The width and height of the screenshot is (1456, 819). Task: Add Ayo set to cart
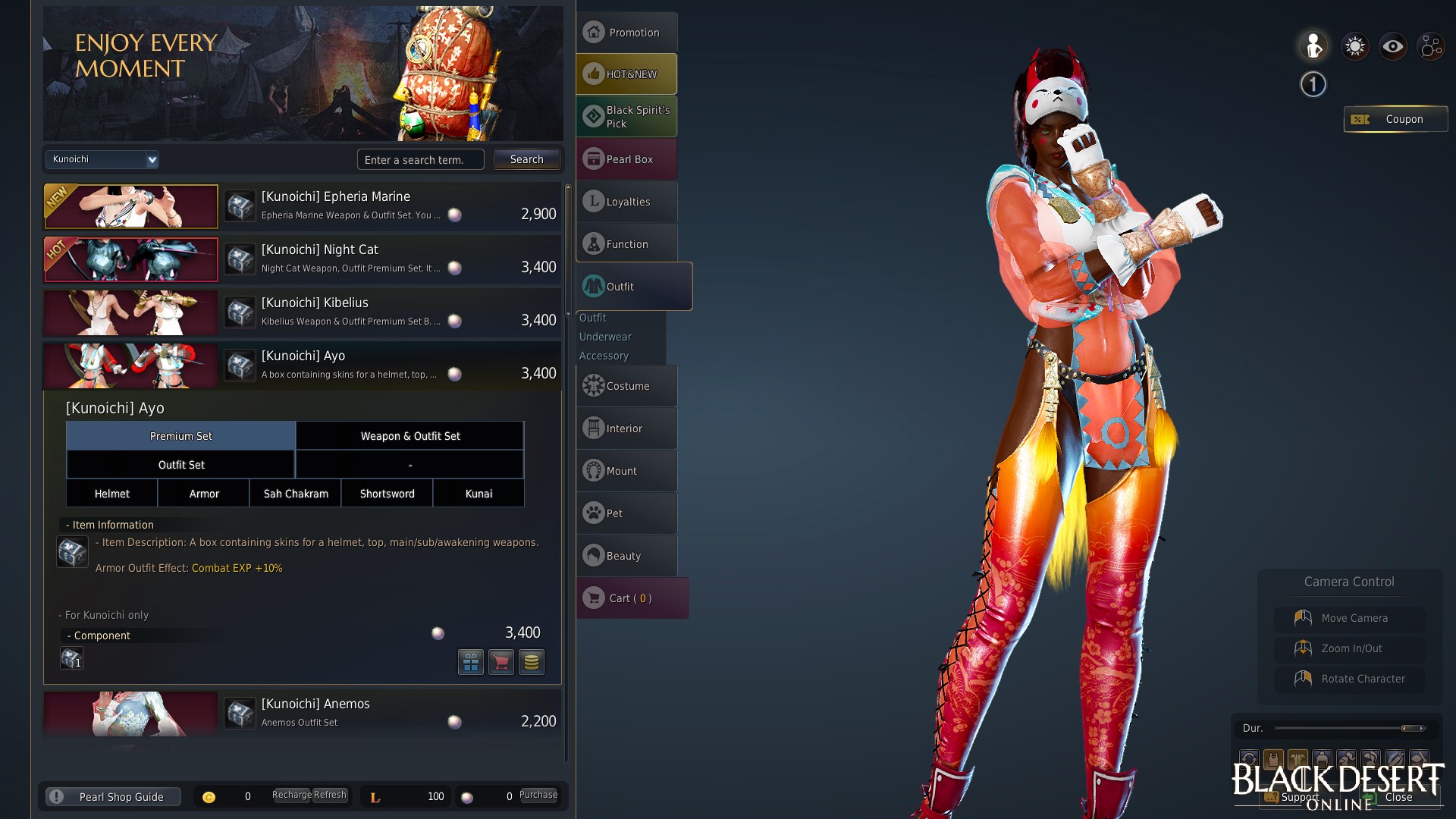click(500, 662)
